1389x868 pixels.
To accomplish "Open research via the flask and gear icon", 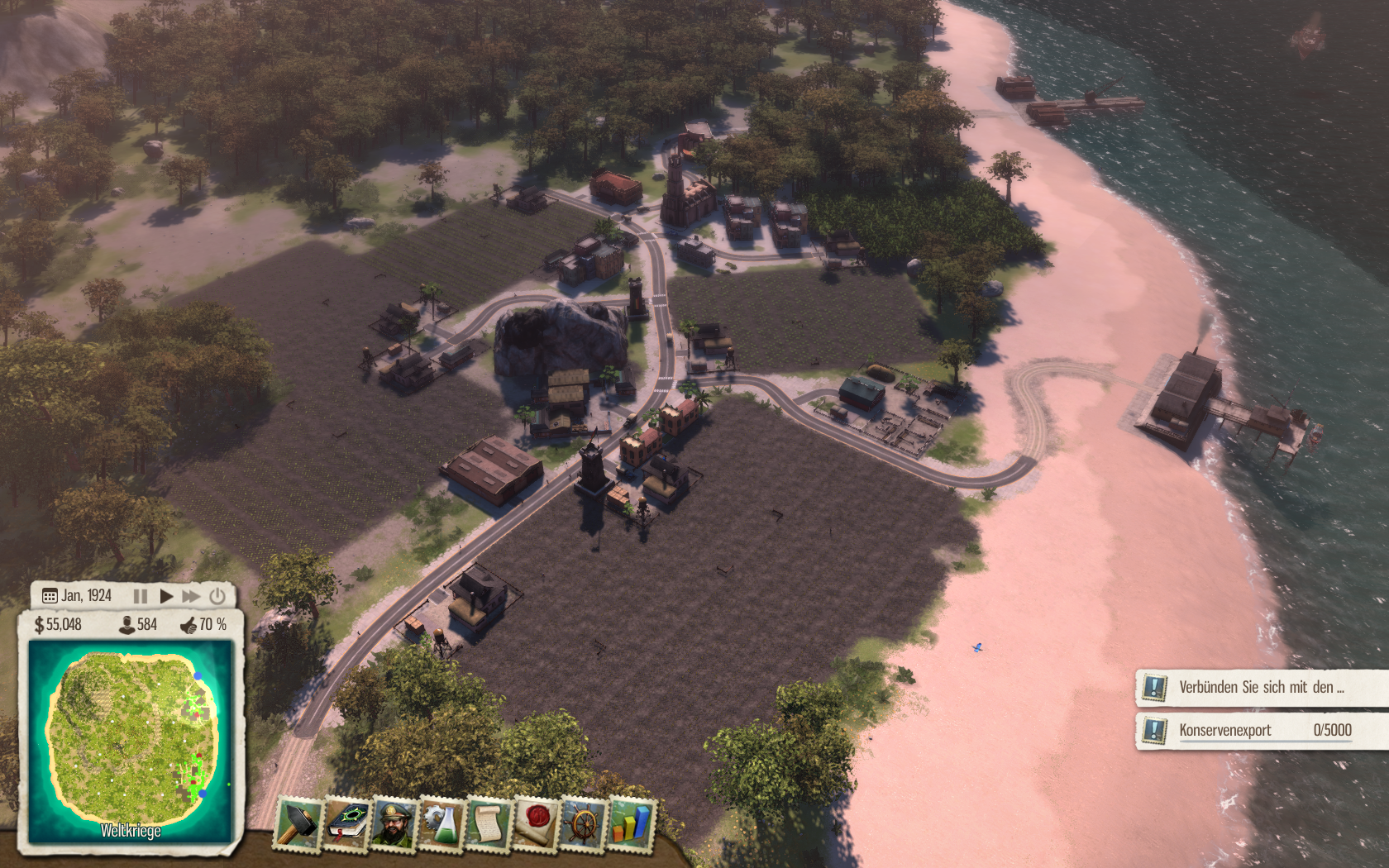I will [x=442, y=823].
